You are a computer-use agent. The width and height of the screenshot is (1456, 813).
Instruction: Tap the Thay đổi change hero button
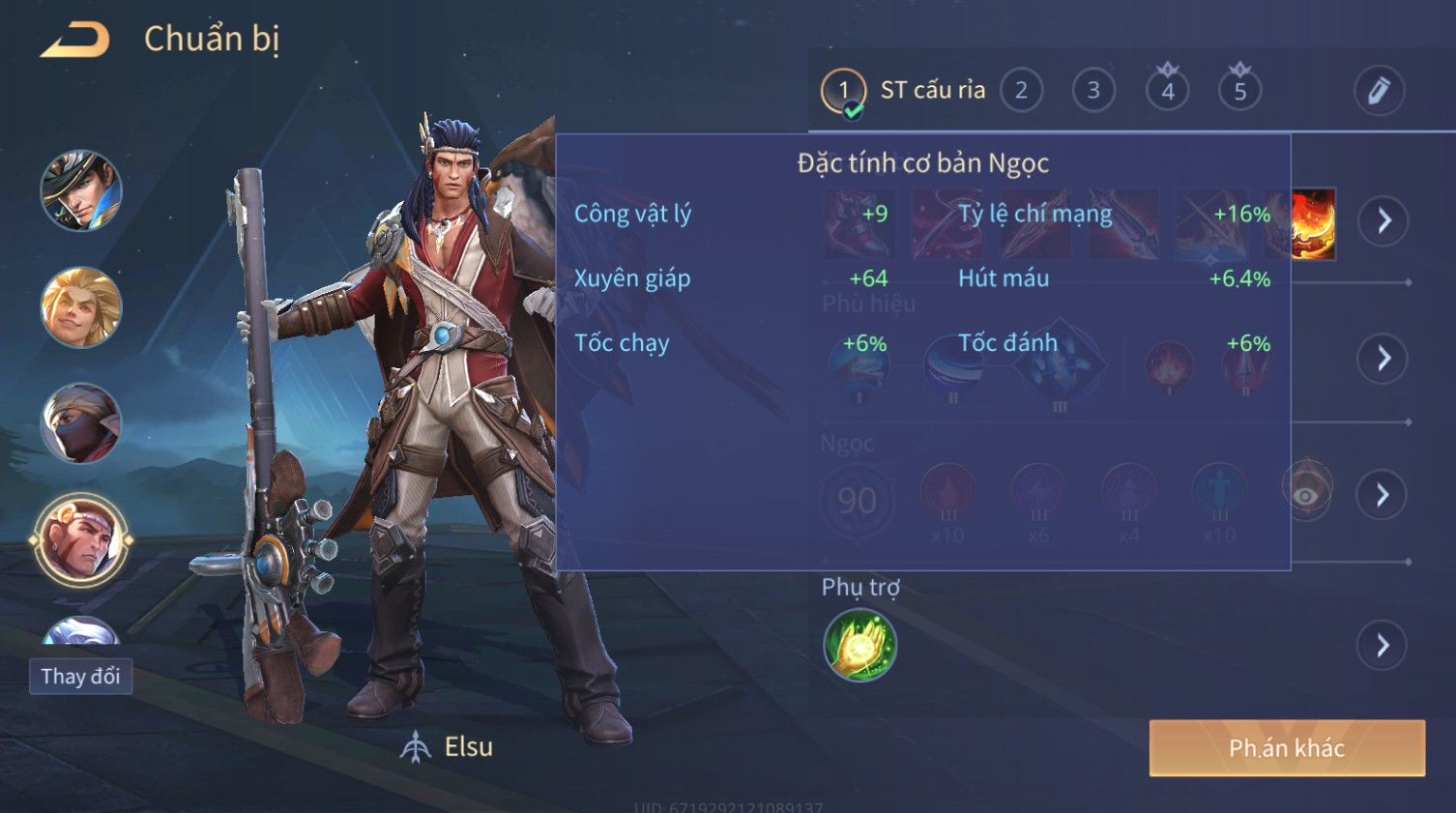[x=80, y=676]
